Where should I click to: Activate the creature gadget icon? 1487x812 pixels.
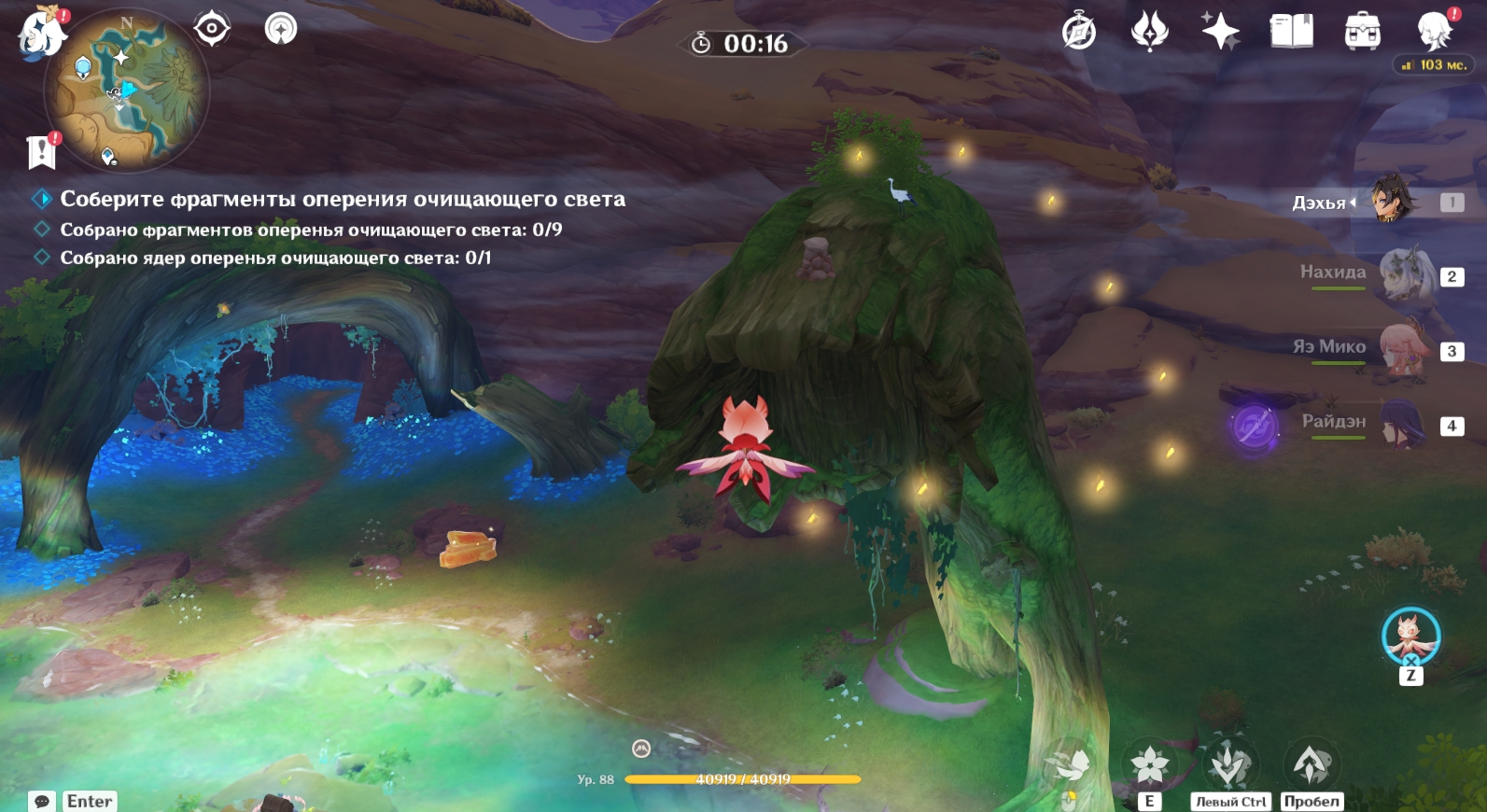[x=1410, y=637]
